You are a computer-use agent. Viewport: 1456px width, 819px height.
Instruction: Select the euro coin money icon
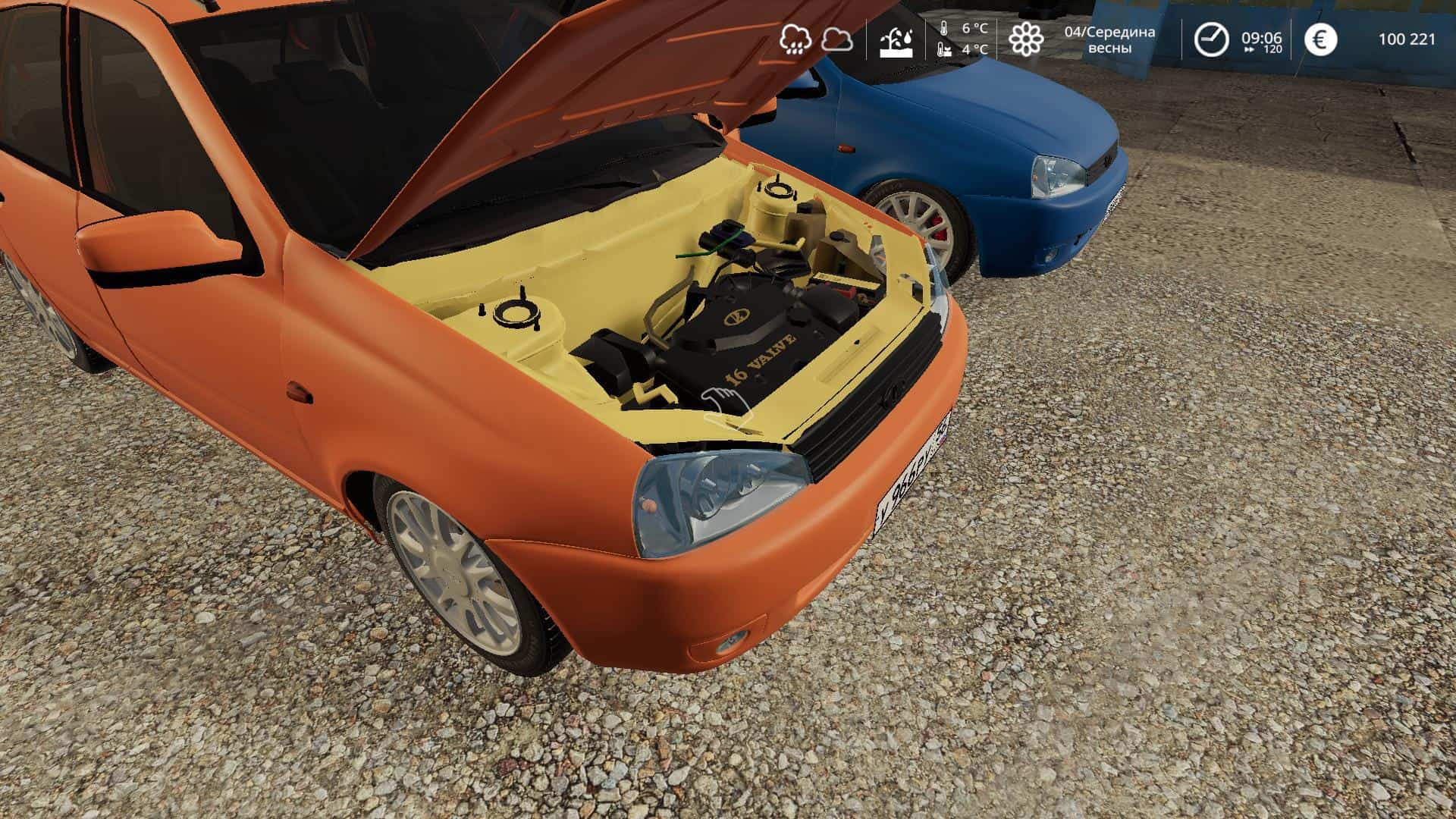[1320, 39]
